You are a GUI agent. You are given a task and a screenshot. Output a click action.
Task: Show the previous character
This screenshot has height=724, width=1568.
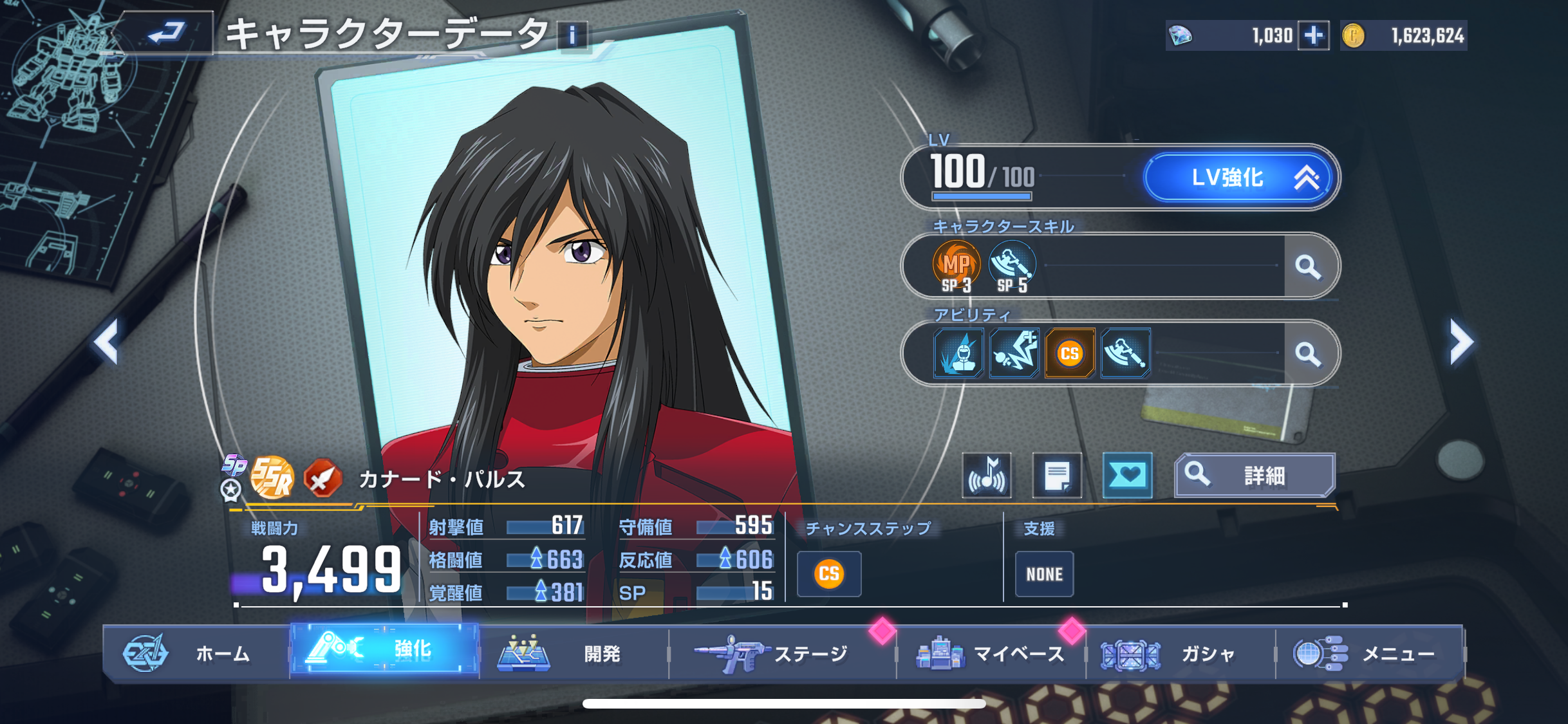tap(107, 342)
